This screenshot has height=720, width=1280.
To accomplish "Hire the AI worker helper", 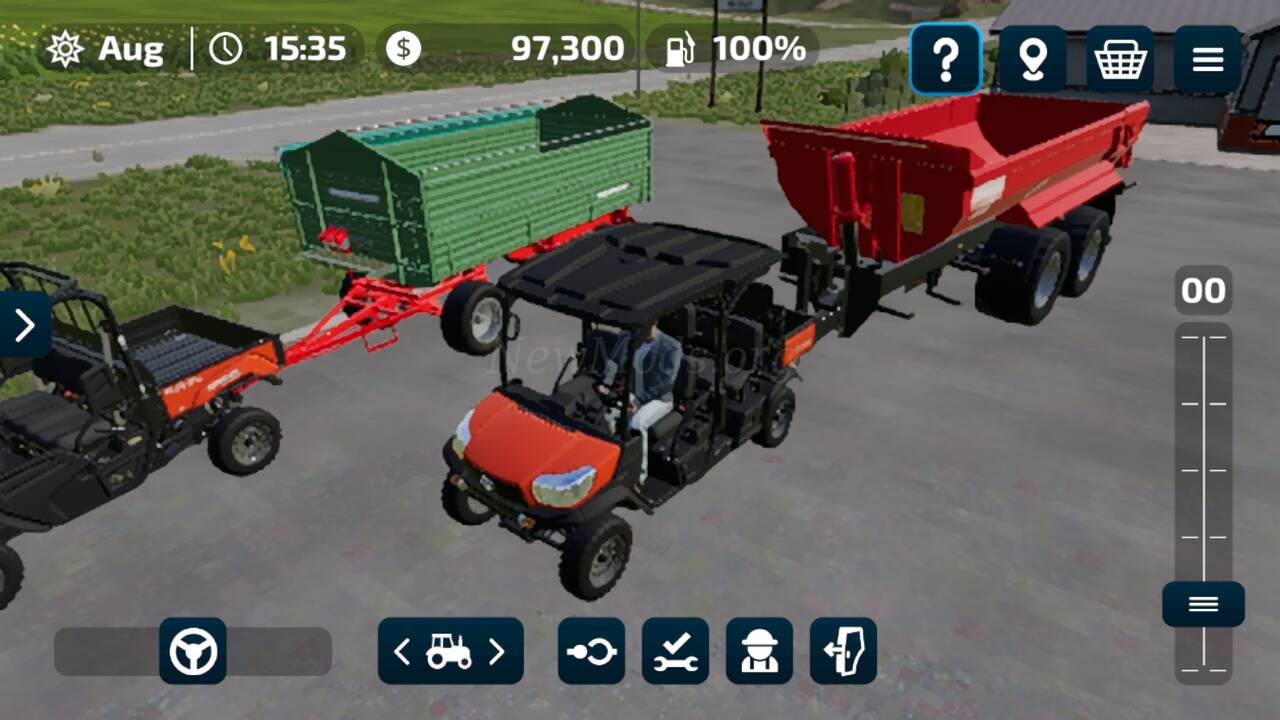I will pyautogui.click(x=759, y=651).
